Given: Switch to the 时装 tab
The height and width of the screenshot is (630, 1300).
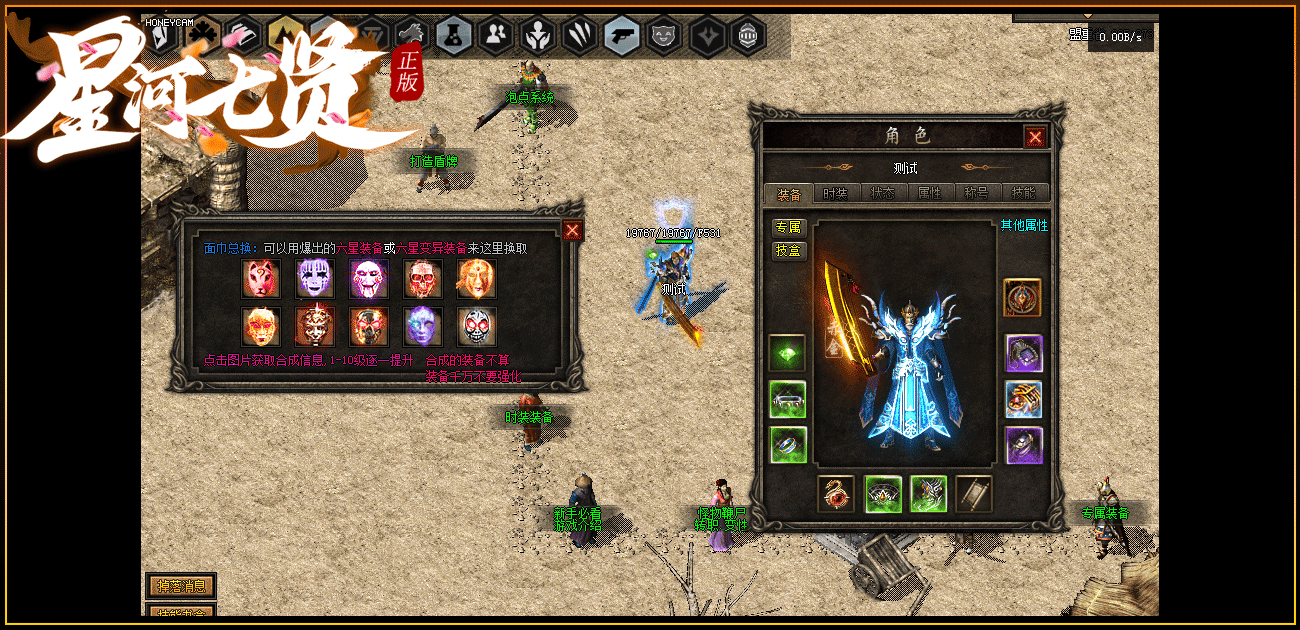Looking at the screenshot, I should pyautogui.click(x=834, y=193).
